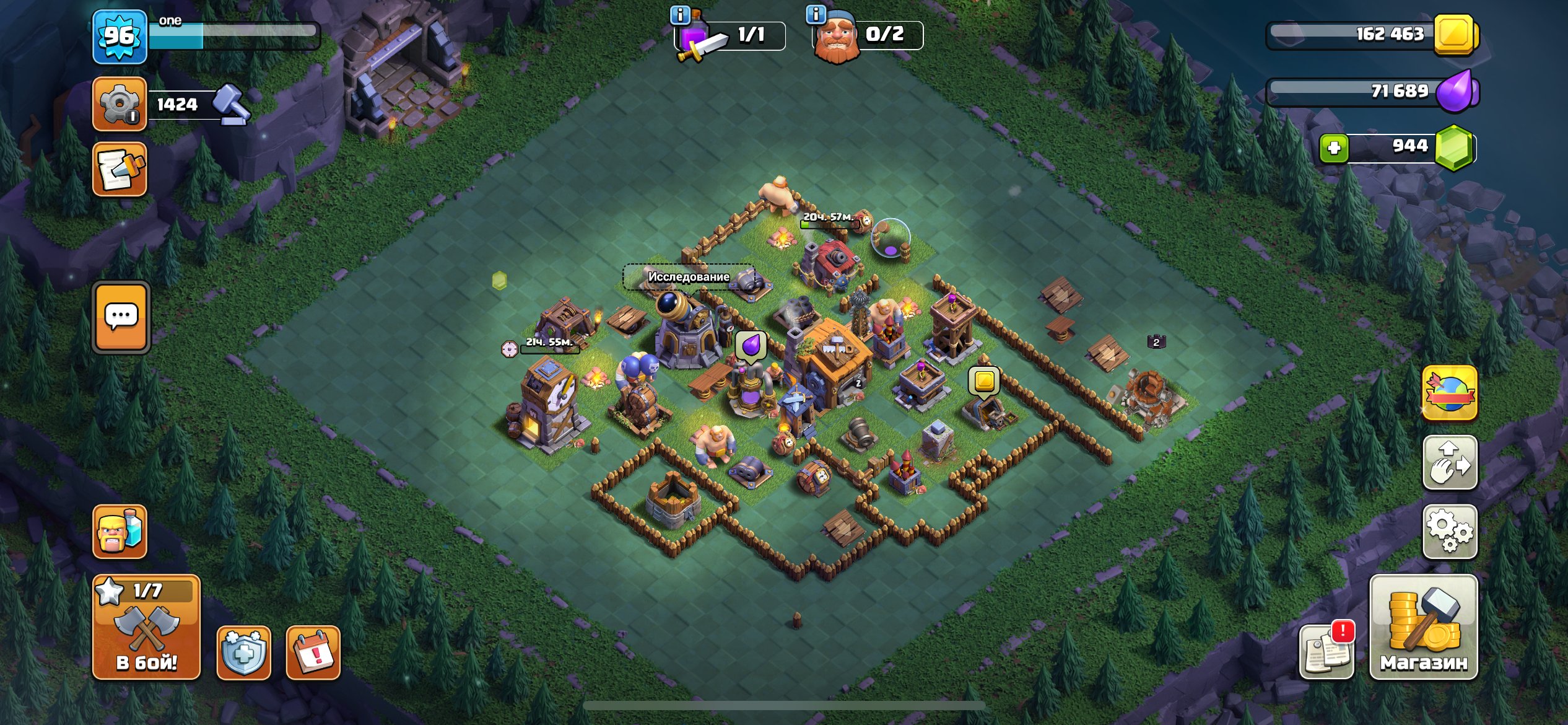This screenshot has height=725, width=1568.
Task: Open the globe world travel button
Action: [1450, 393]
